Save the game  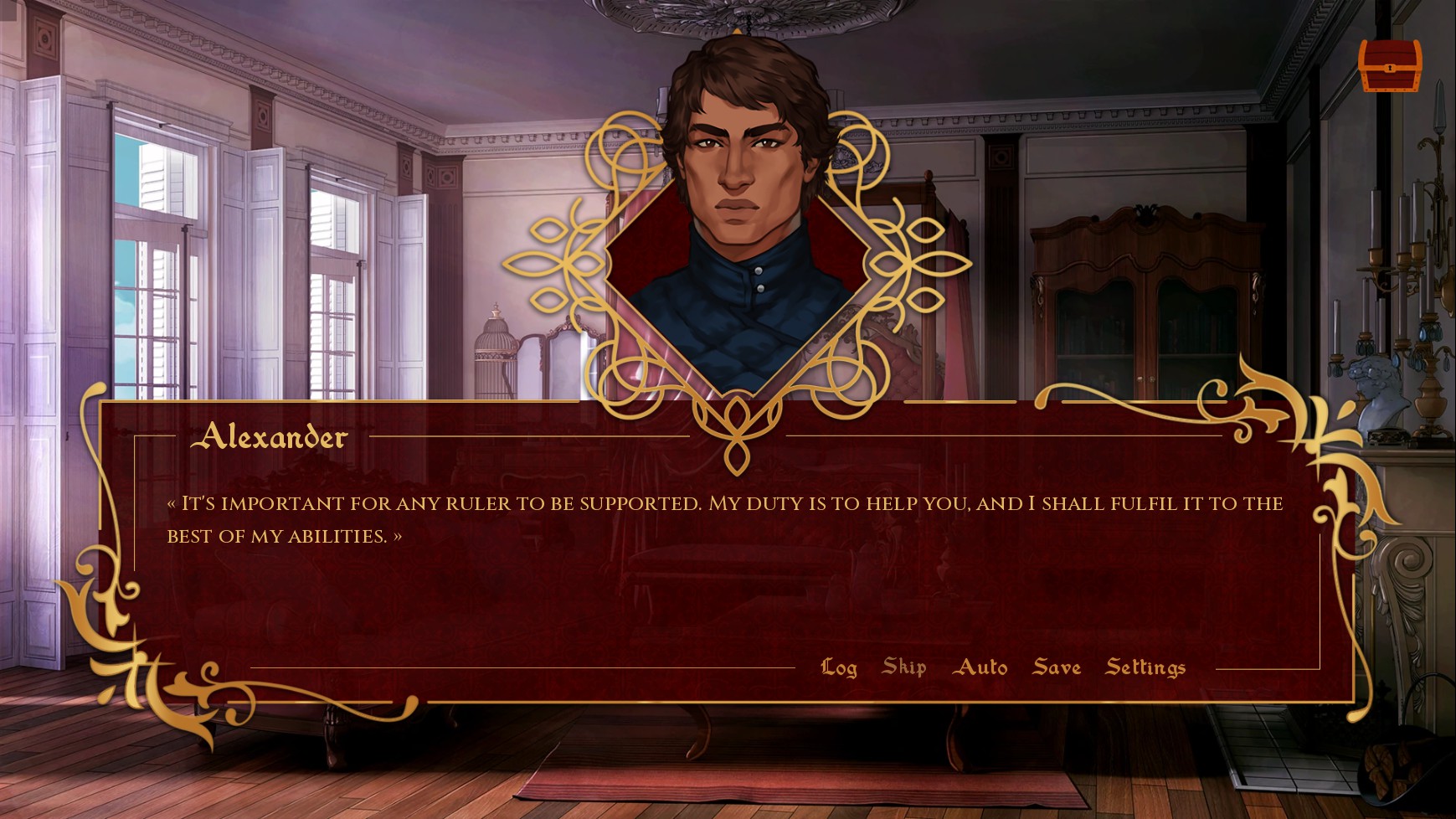1057,667
